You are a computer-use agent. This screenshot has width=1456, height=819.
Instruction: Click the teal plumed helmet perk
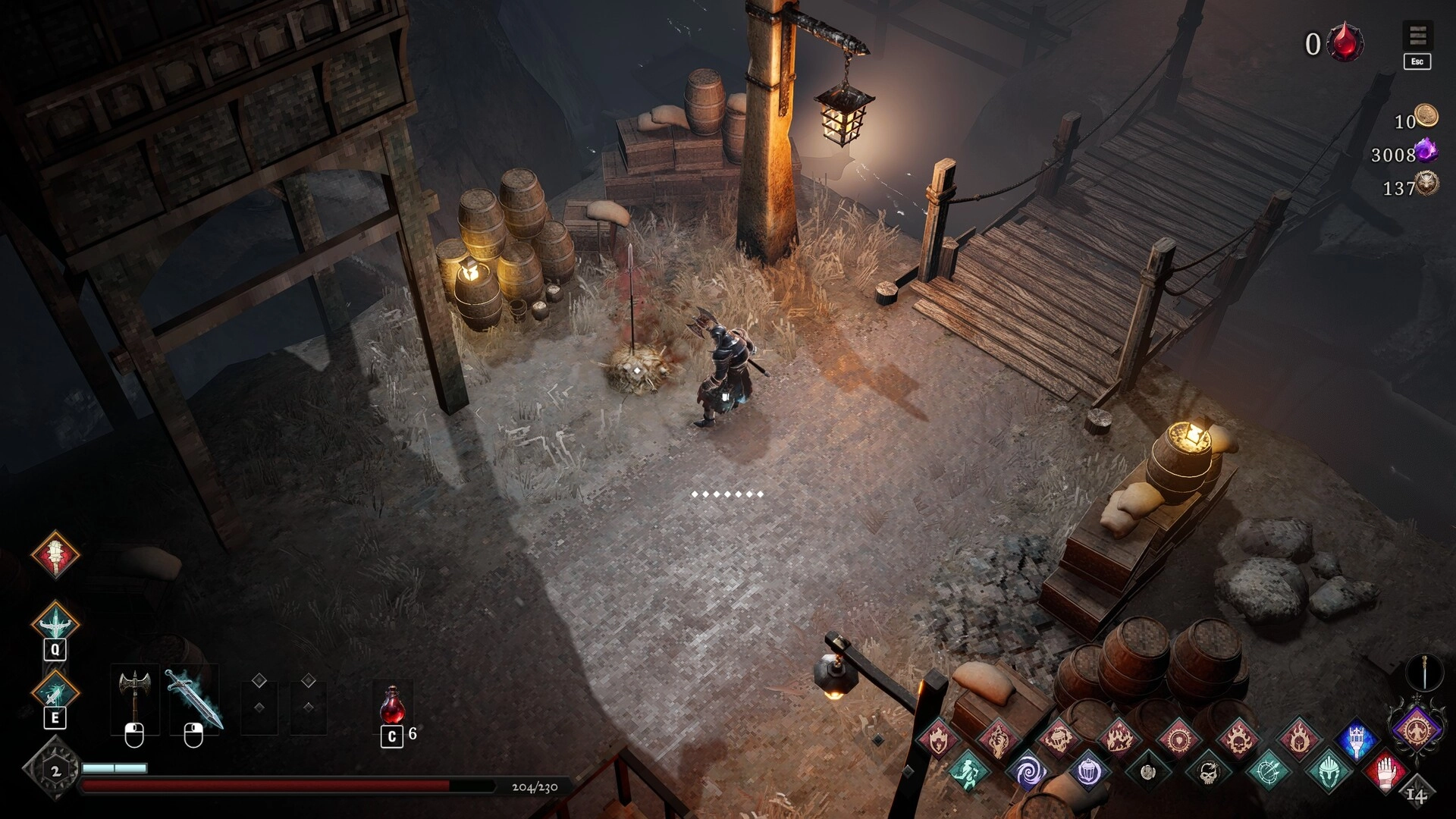[1328, 772]
